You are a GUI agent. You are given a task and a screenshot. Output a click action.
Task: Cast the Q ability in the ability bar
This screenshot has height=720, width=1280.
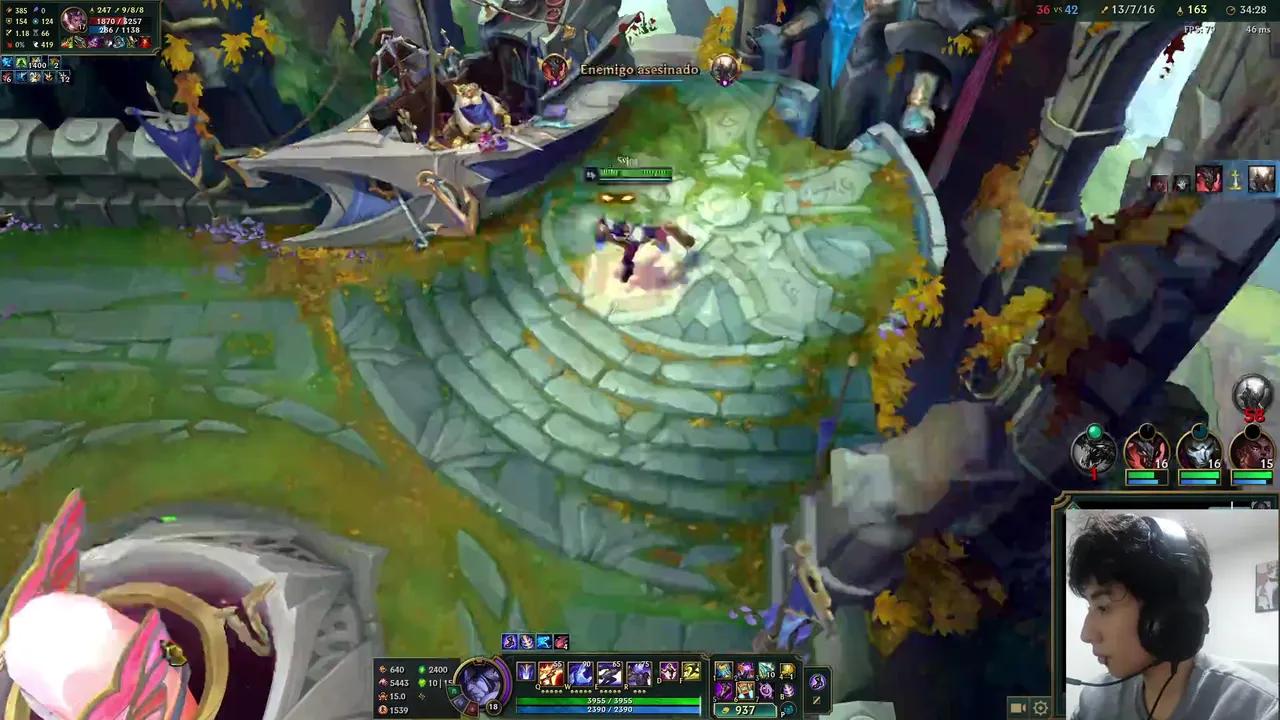coord(549,674)
